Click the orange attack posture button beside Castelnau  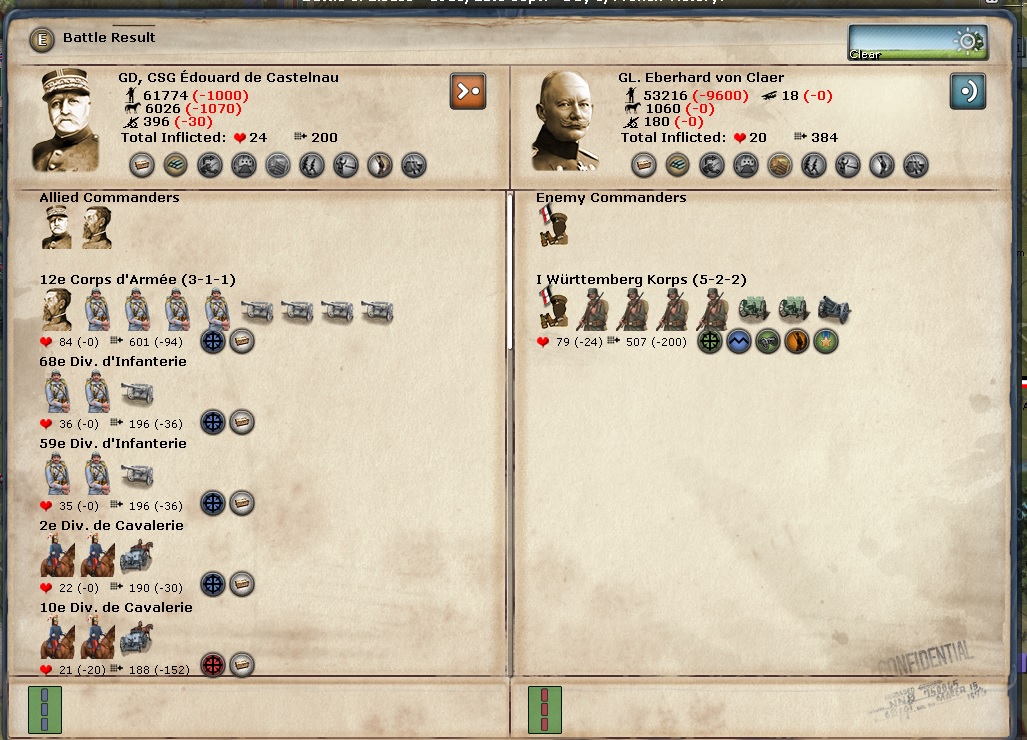(x=468, y=91)
